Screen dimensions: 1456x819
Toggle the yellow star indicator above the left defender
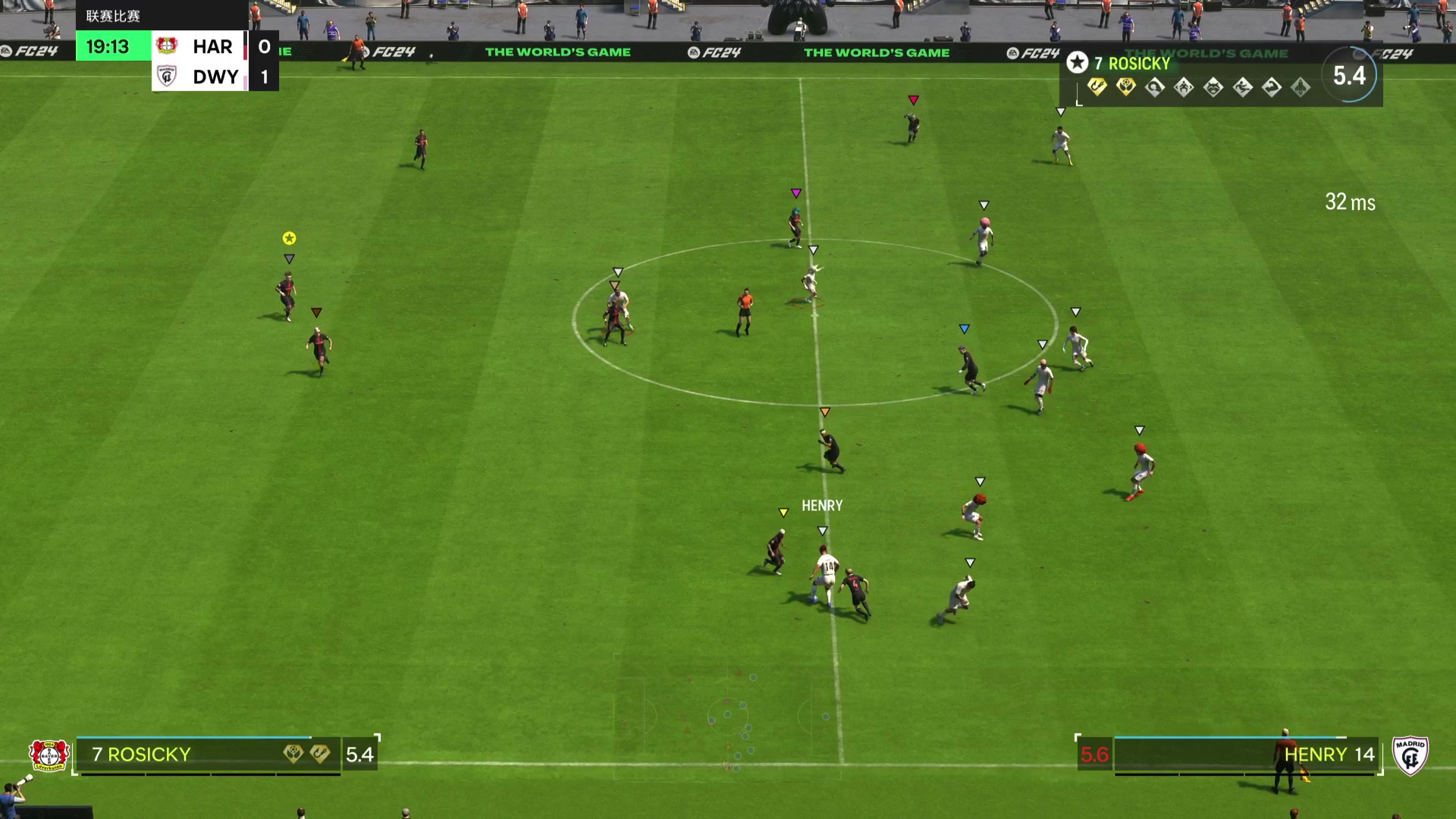(x=288, y=238)
